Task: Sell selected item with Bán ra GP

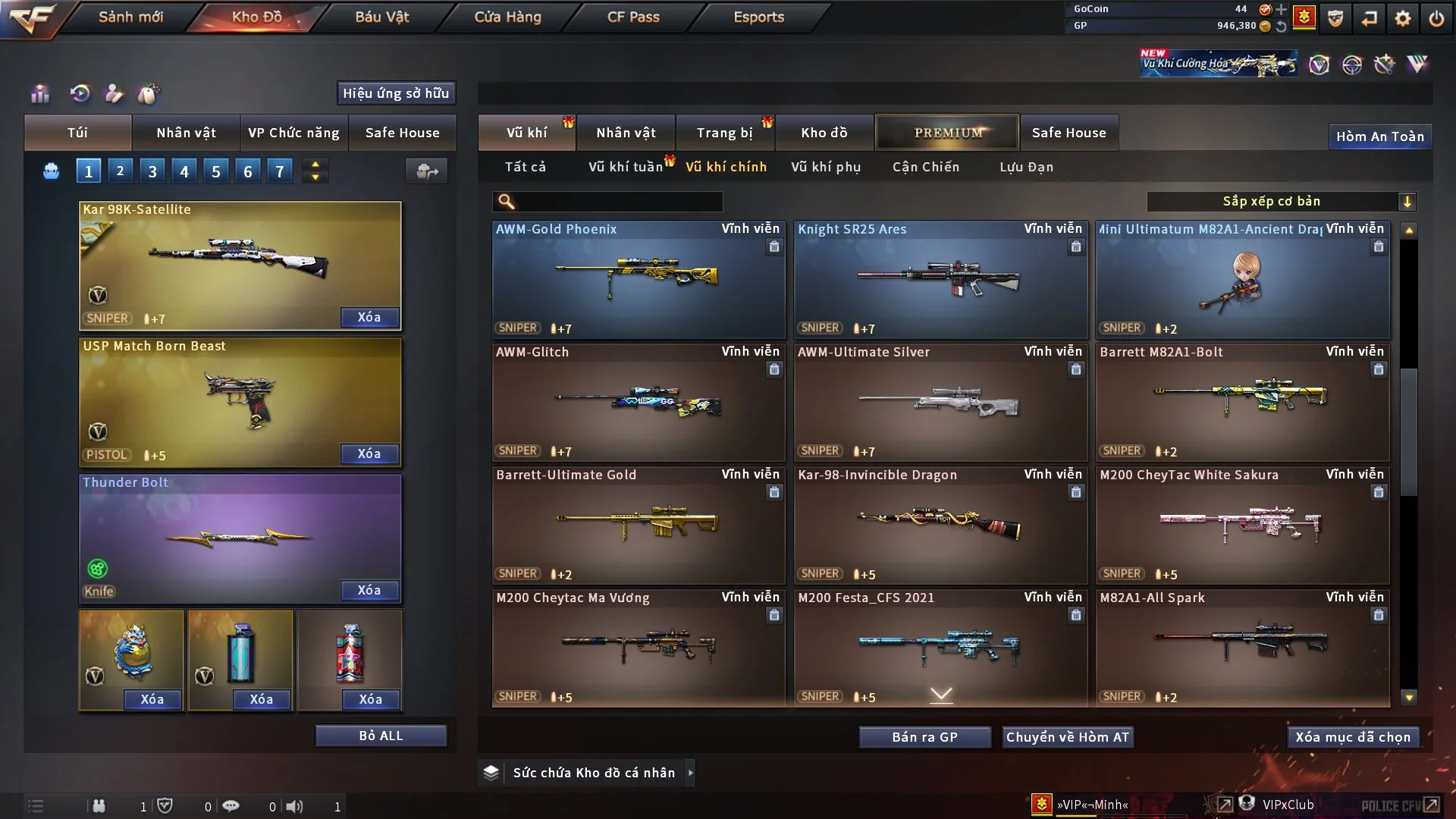Action: tap(924, 737)
